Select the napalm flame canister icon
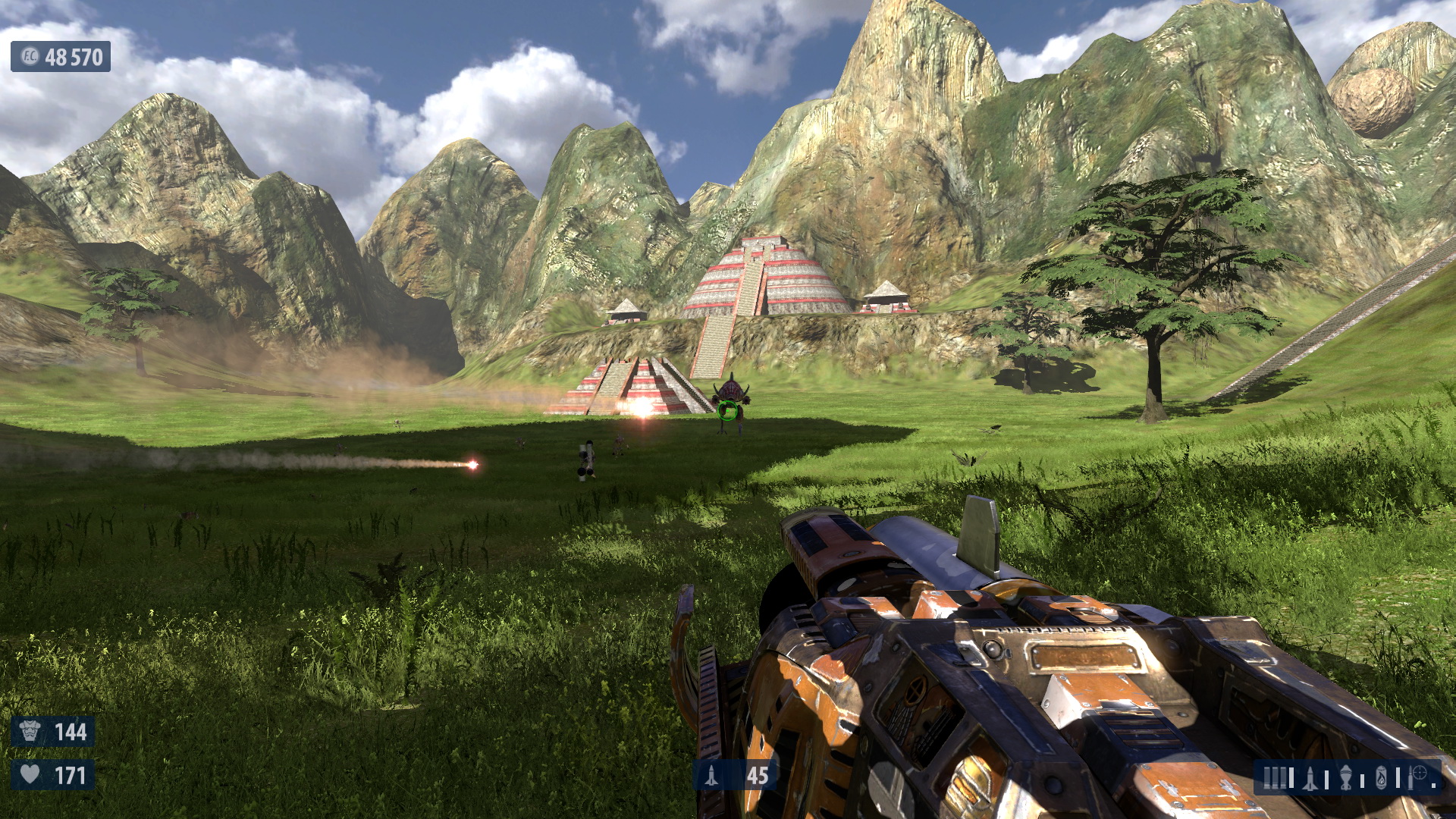The height and width of the screenshot is (819, 1456). 1382,777
